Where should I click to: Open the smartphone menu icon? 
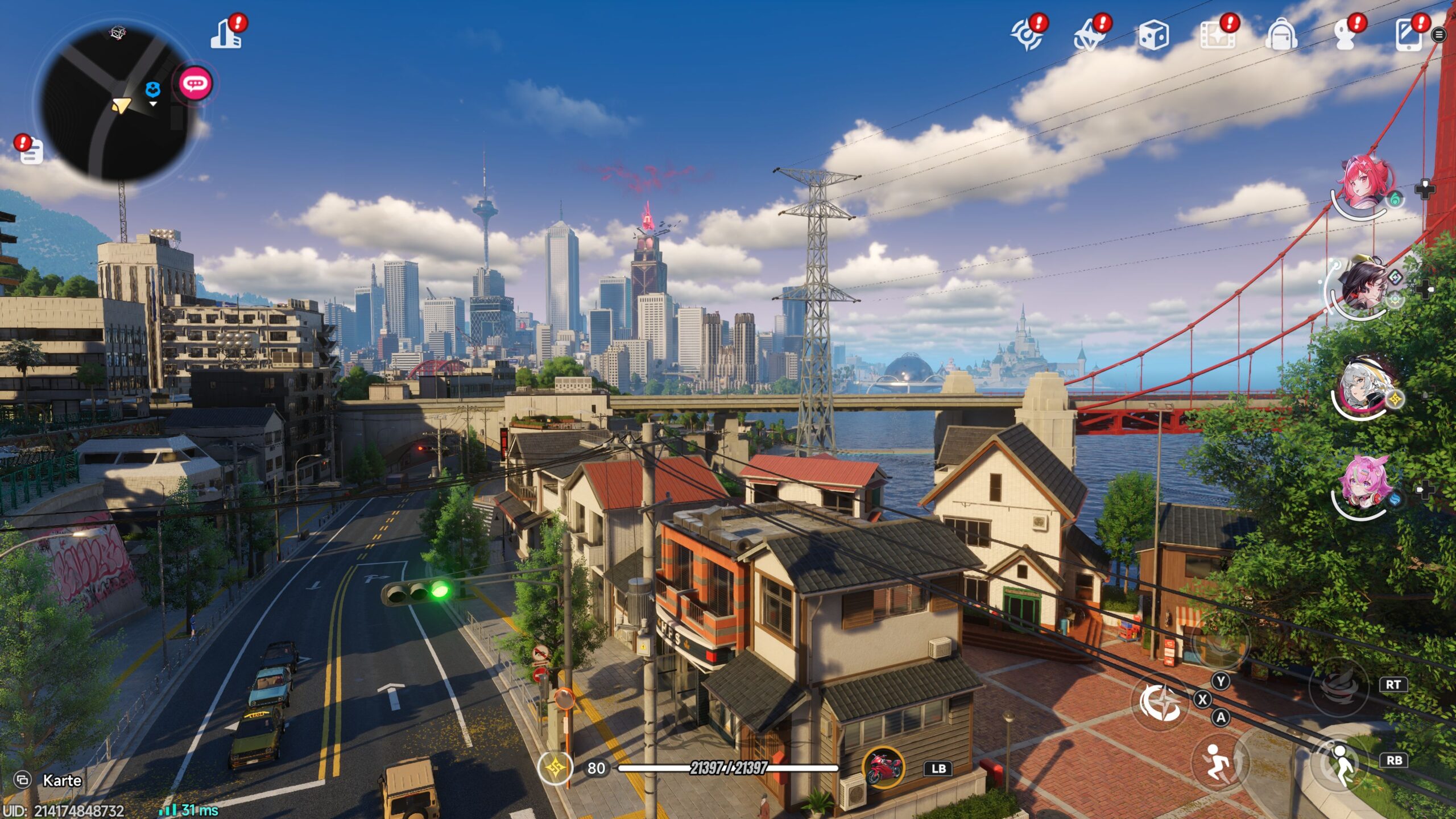[1409, 35]
